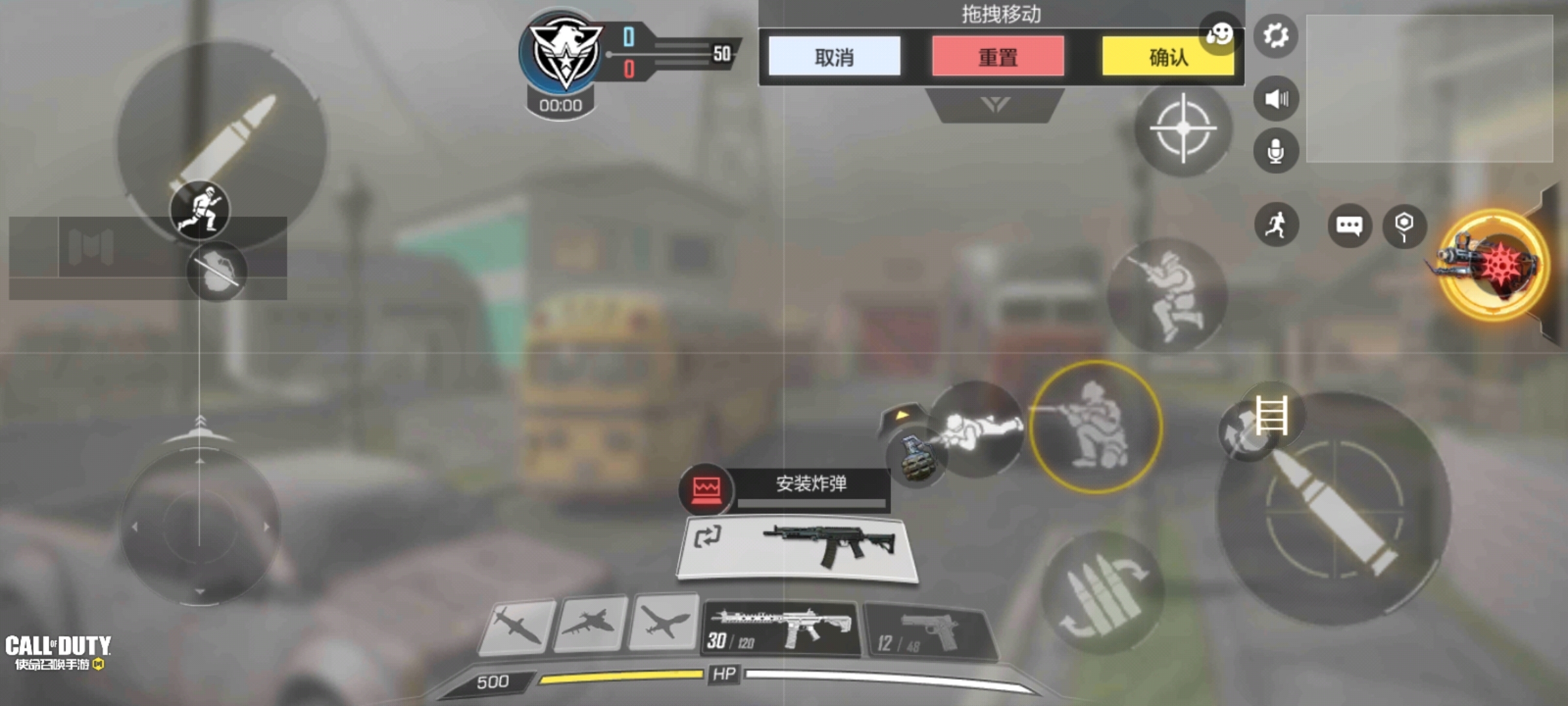Open the chat bubble icon
This screenshot has width=1568, height=706.
click(x=1349, y=226)
